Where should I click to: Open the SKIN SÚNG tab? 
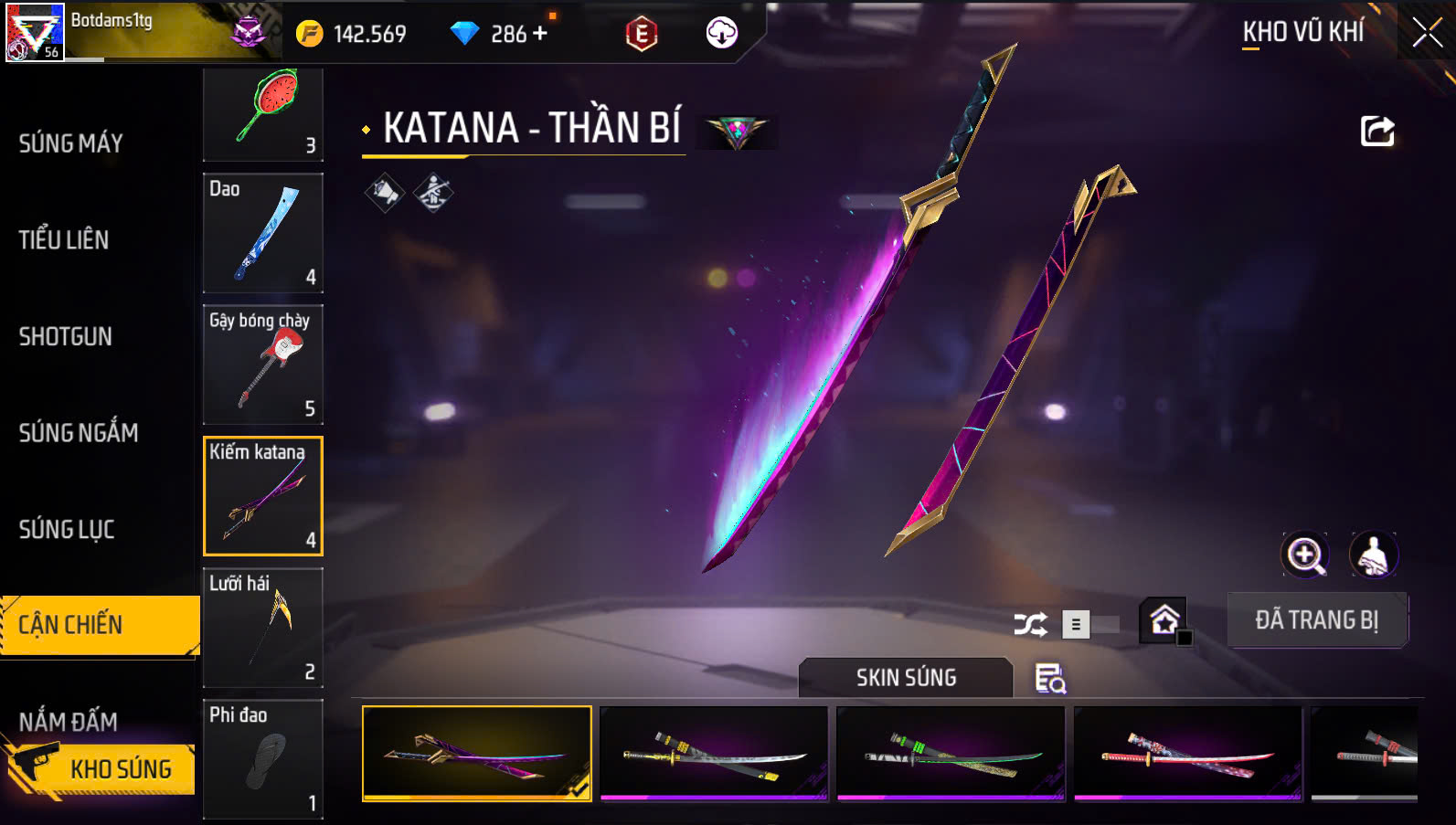pyautogui.click(x=906, y=678)
